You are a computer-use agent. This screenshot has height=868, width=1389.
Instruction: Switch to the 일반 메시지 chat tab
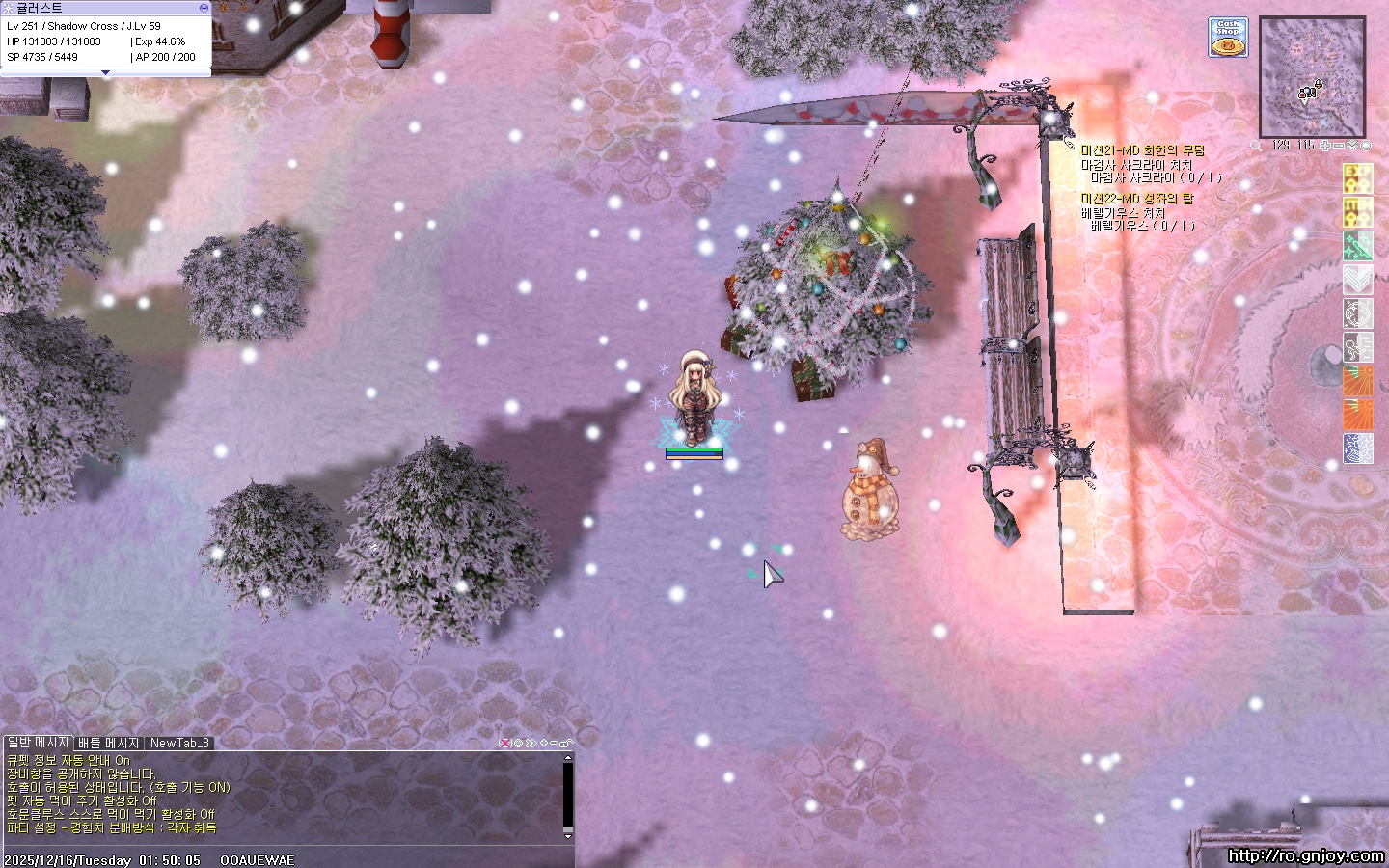(x=38, y=743)
